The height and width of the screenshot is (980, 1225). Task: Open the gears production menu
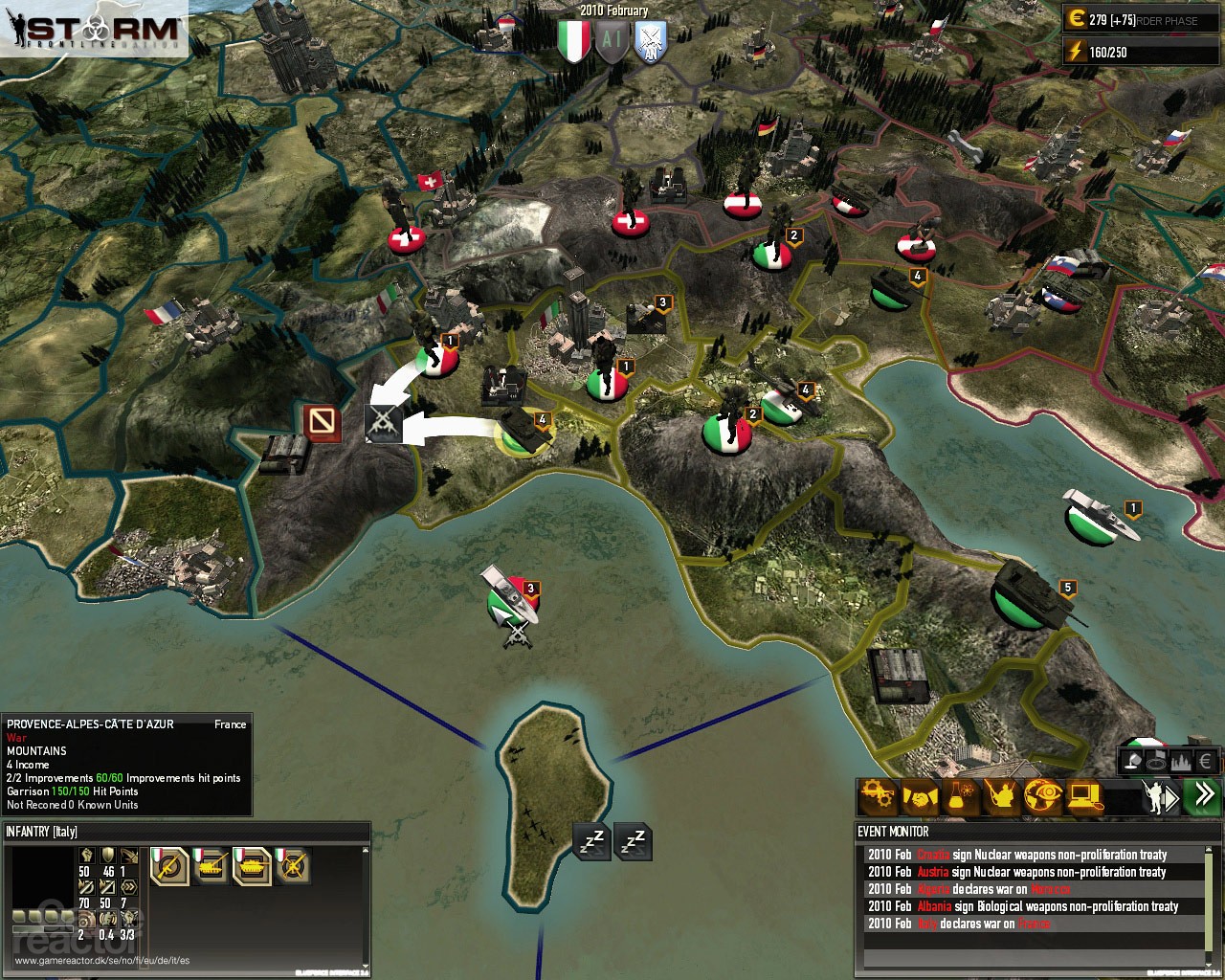coord(878,796)
